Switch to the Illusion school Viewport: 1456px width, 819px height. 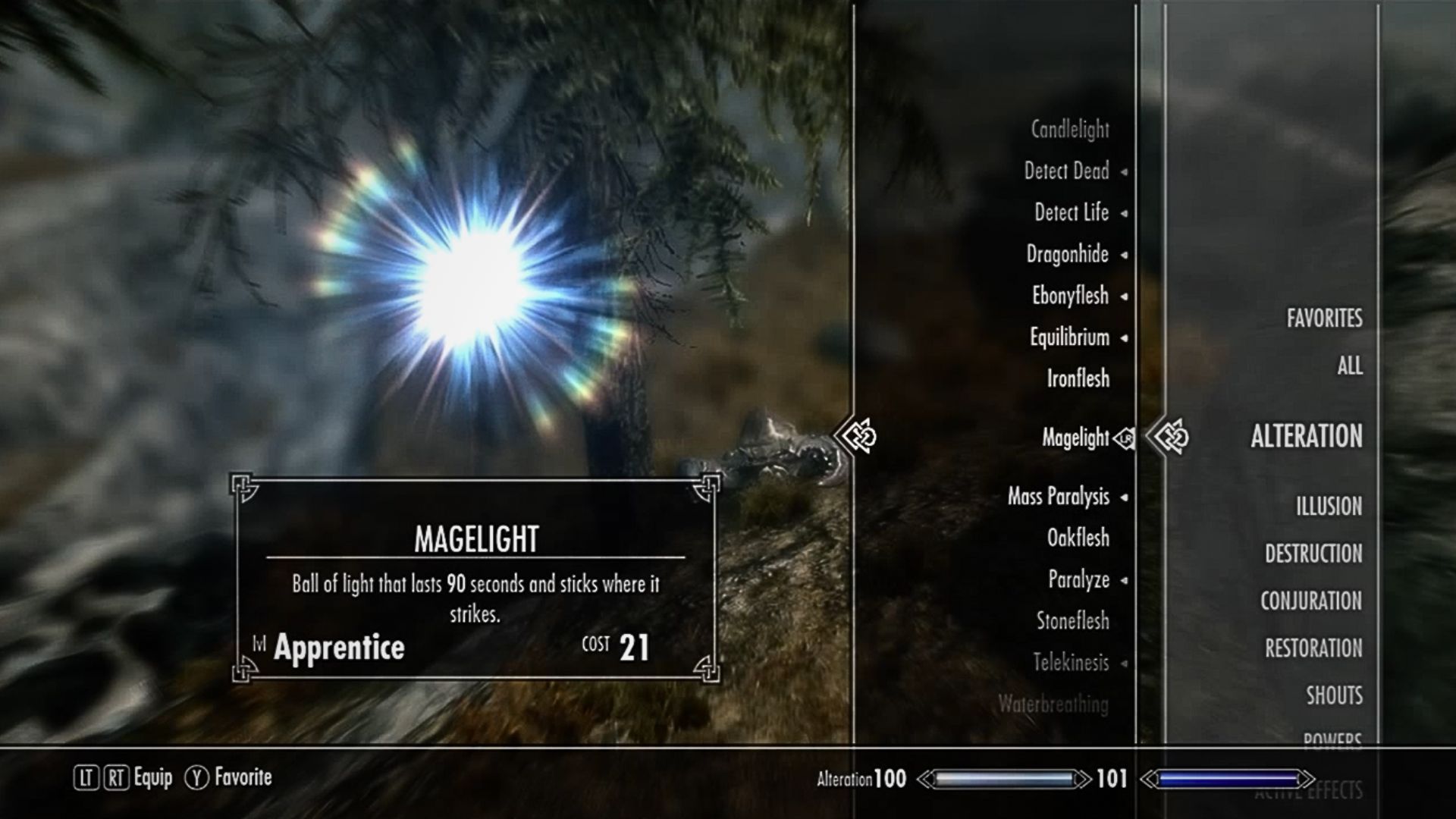point(1329,507)
